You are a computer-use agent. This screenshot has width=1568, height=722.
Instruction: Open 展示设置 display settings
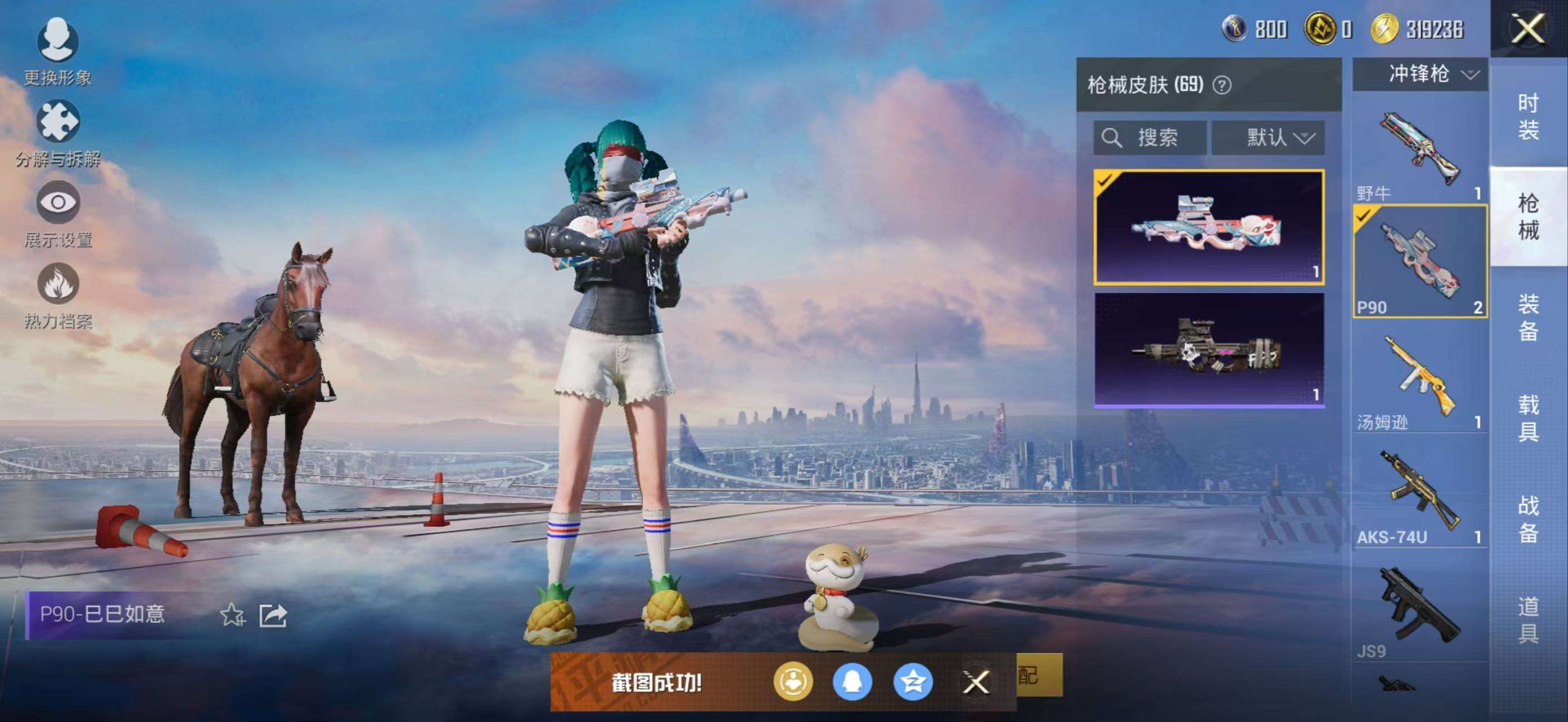[58, 203]
